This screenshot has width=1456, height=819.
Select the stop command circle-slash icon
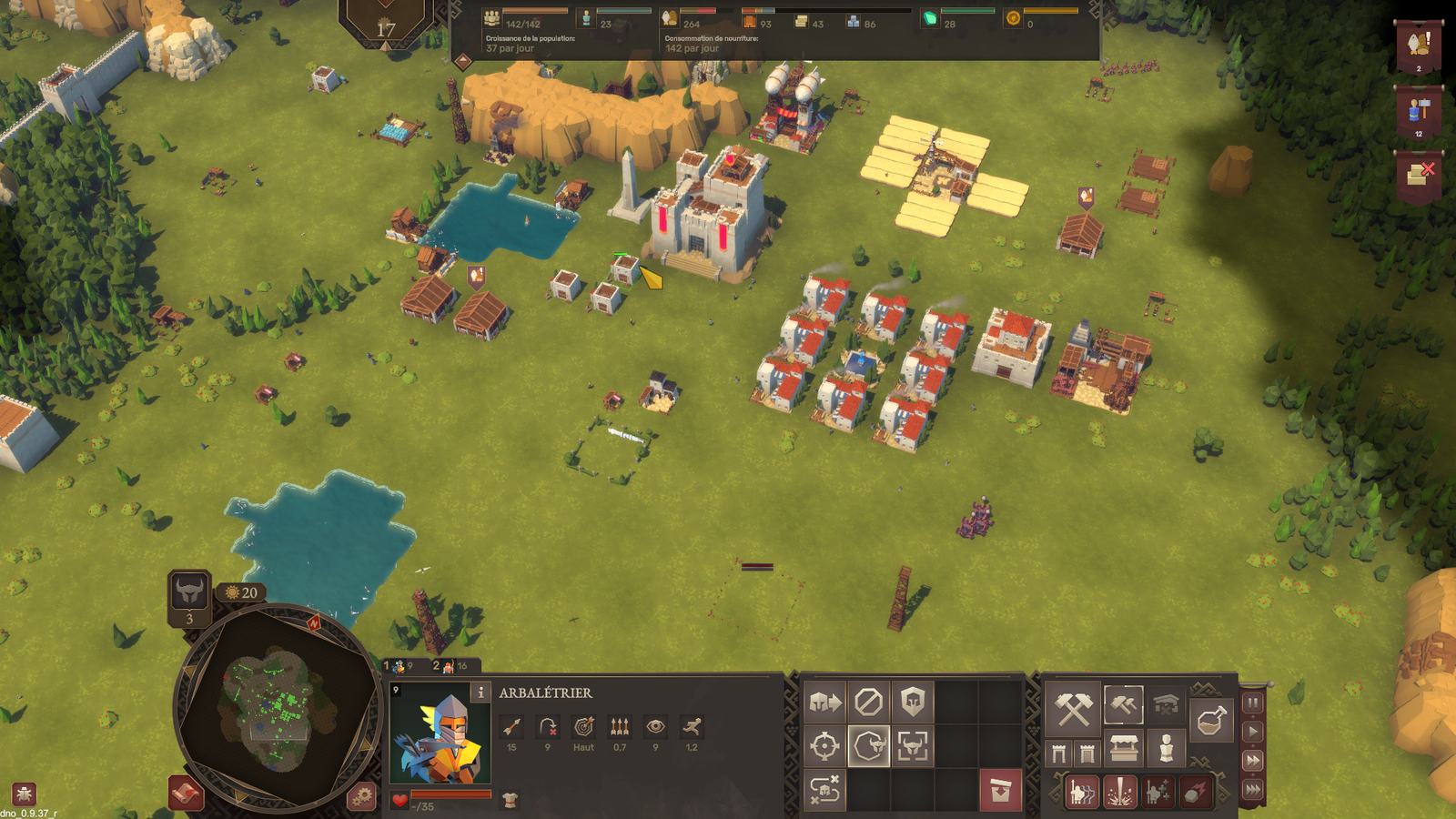pyautogui.click(x=868, y=703)
